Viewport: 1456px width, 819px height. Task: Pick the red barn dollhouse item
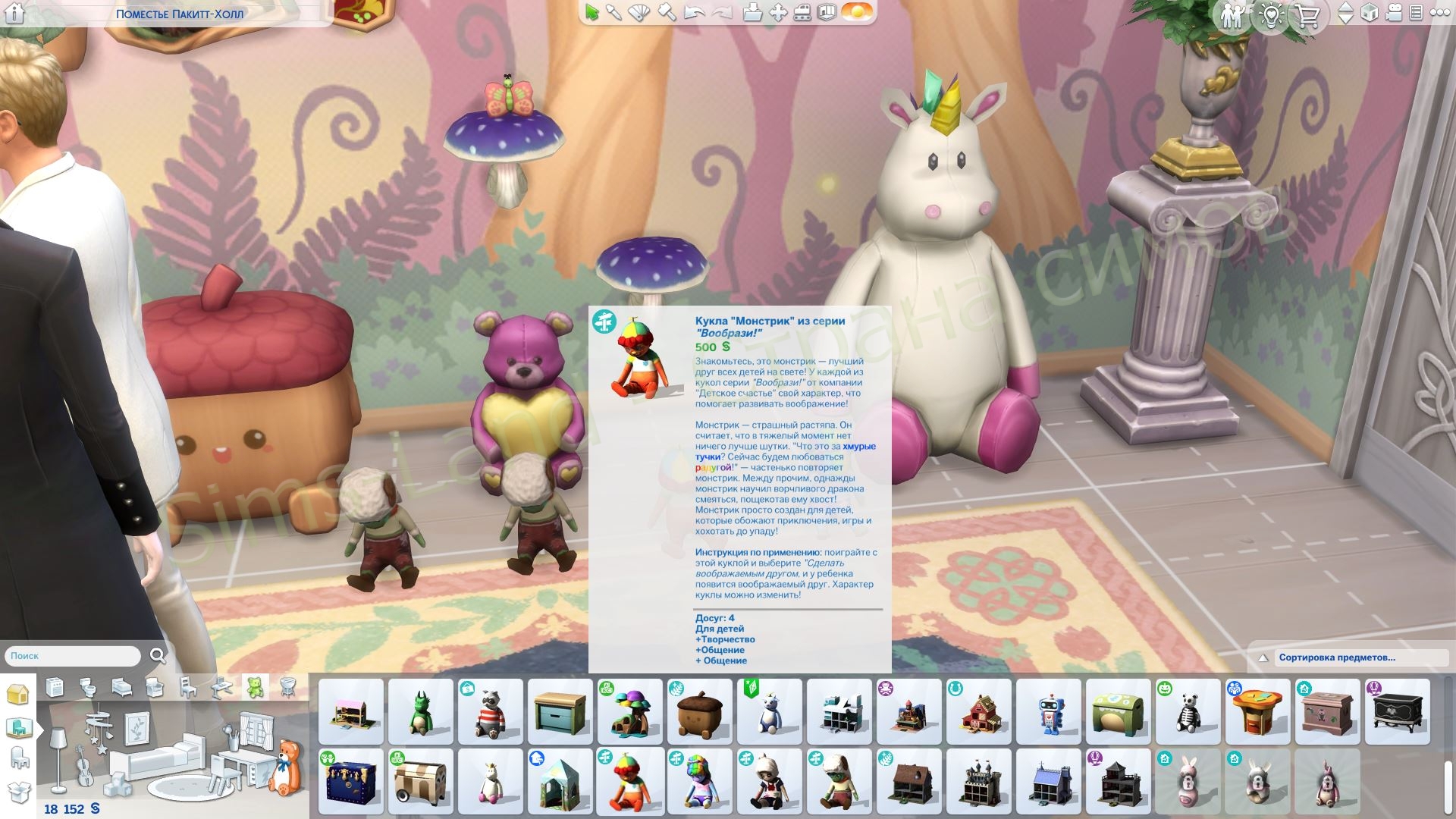[x=978, y=712]
